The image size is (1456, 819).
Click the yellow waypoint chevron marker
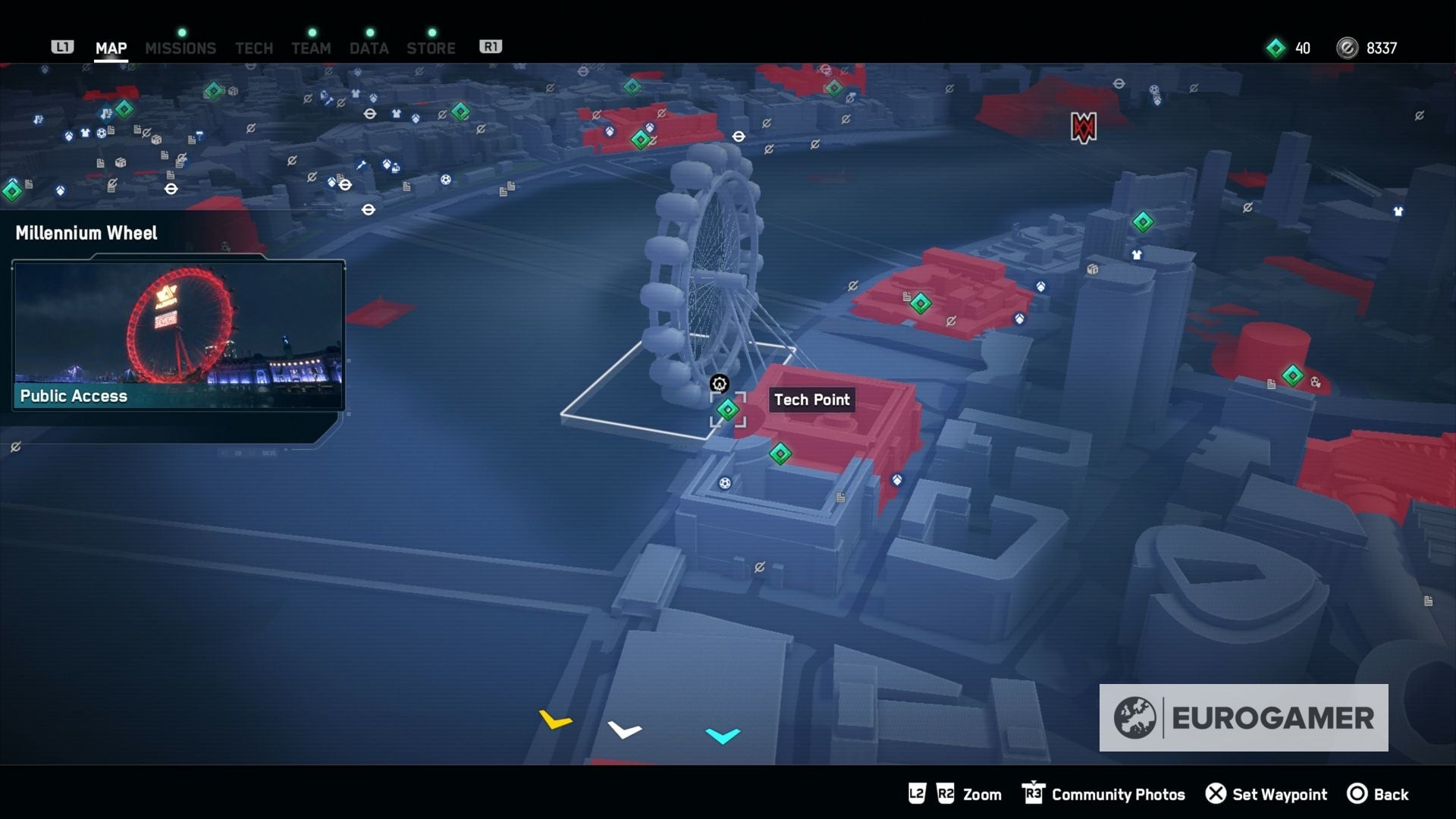[x=554, y=721]
